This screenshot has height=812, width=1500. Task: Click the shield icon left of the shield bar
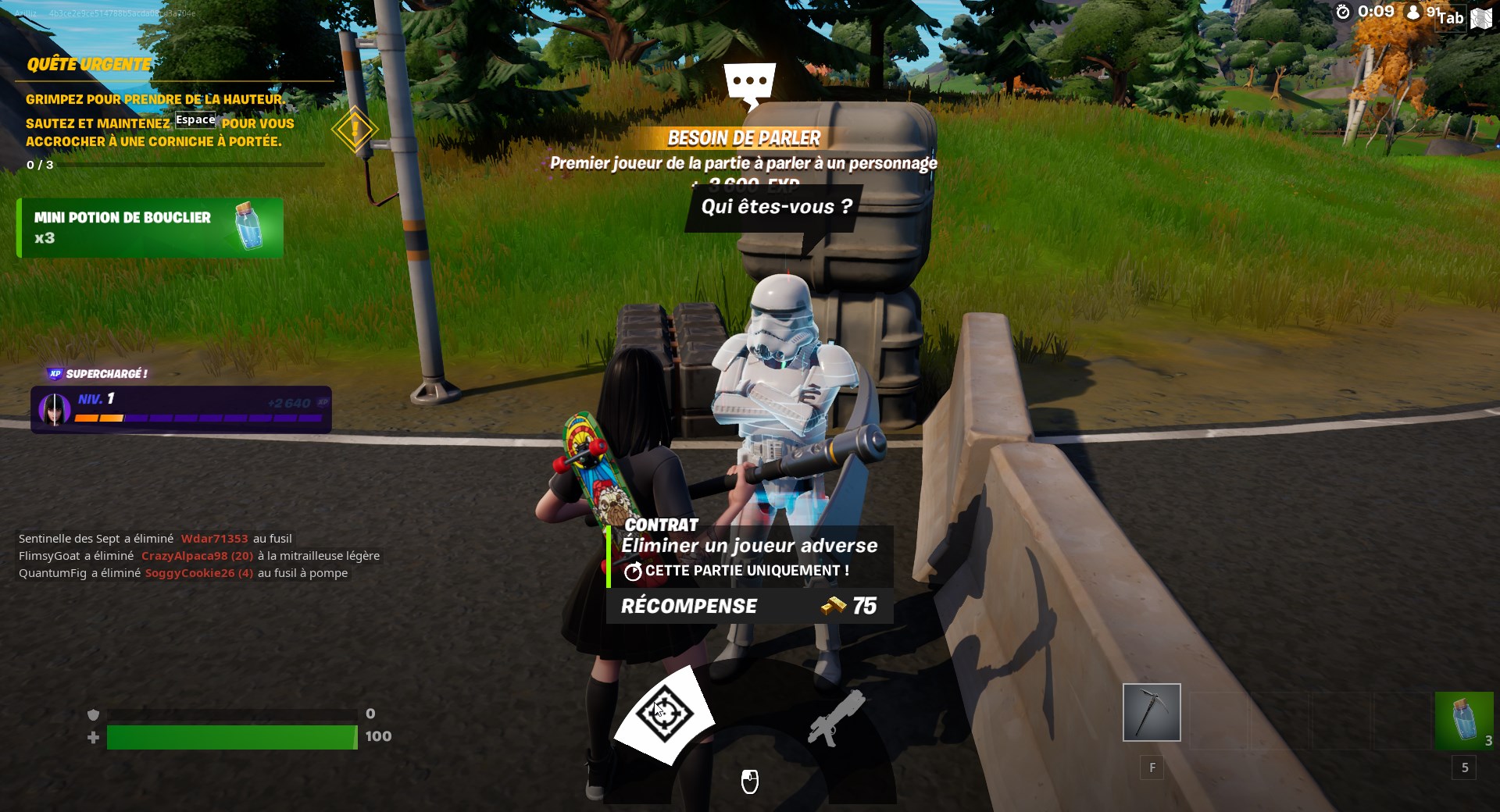tap(94, 714)
